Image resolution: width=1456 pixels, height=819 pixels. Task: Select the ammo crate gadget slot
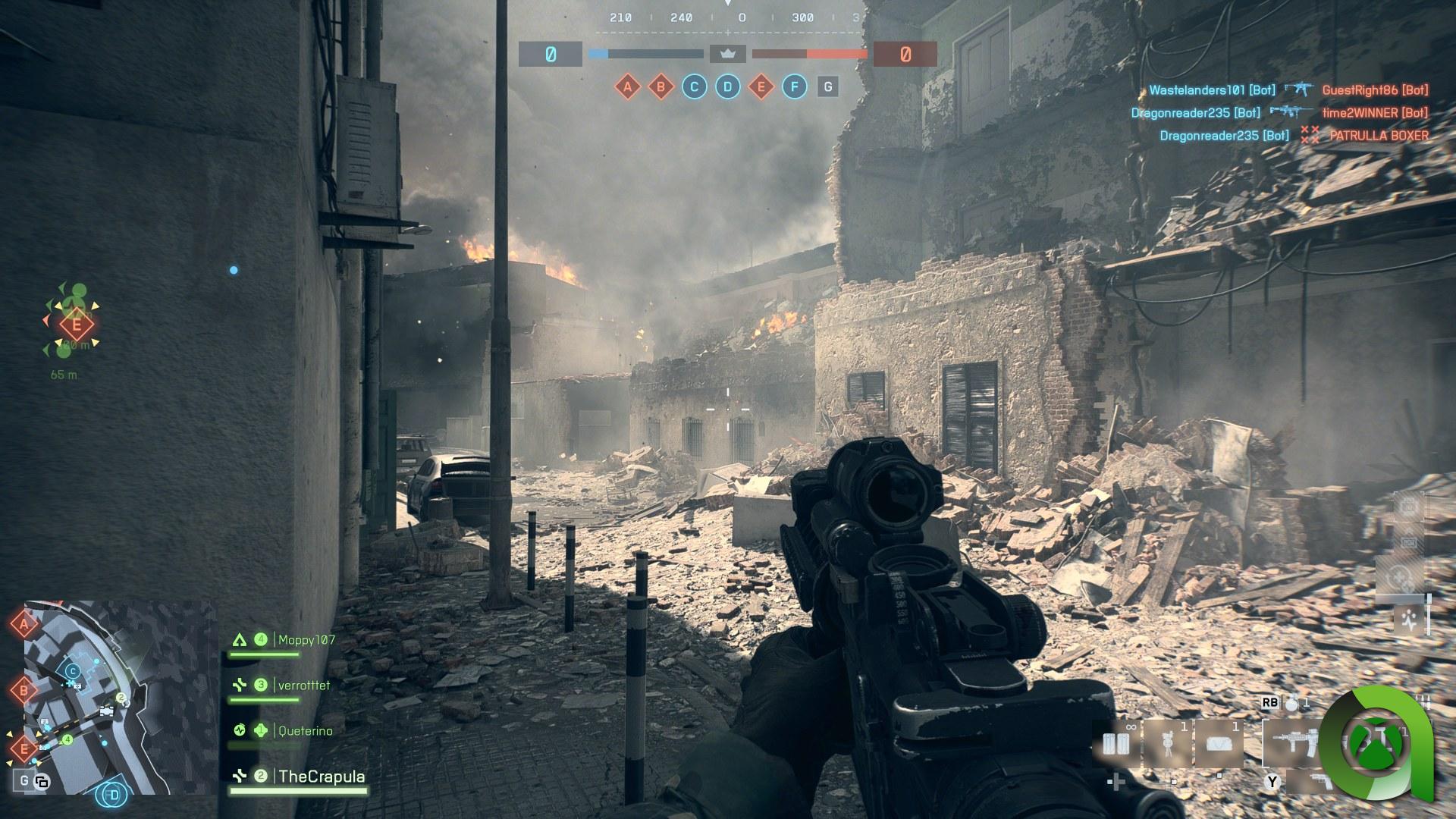[x=1116, y=745]
